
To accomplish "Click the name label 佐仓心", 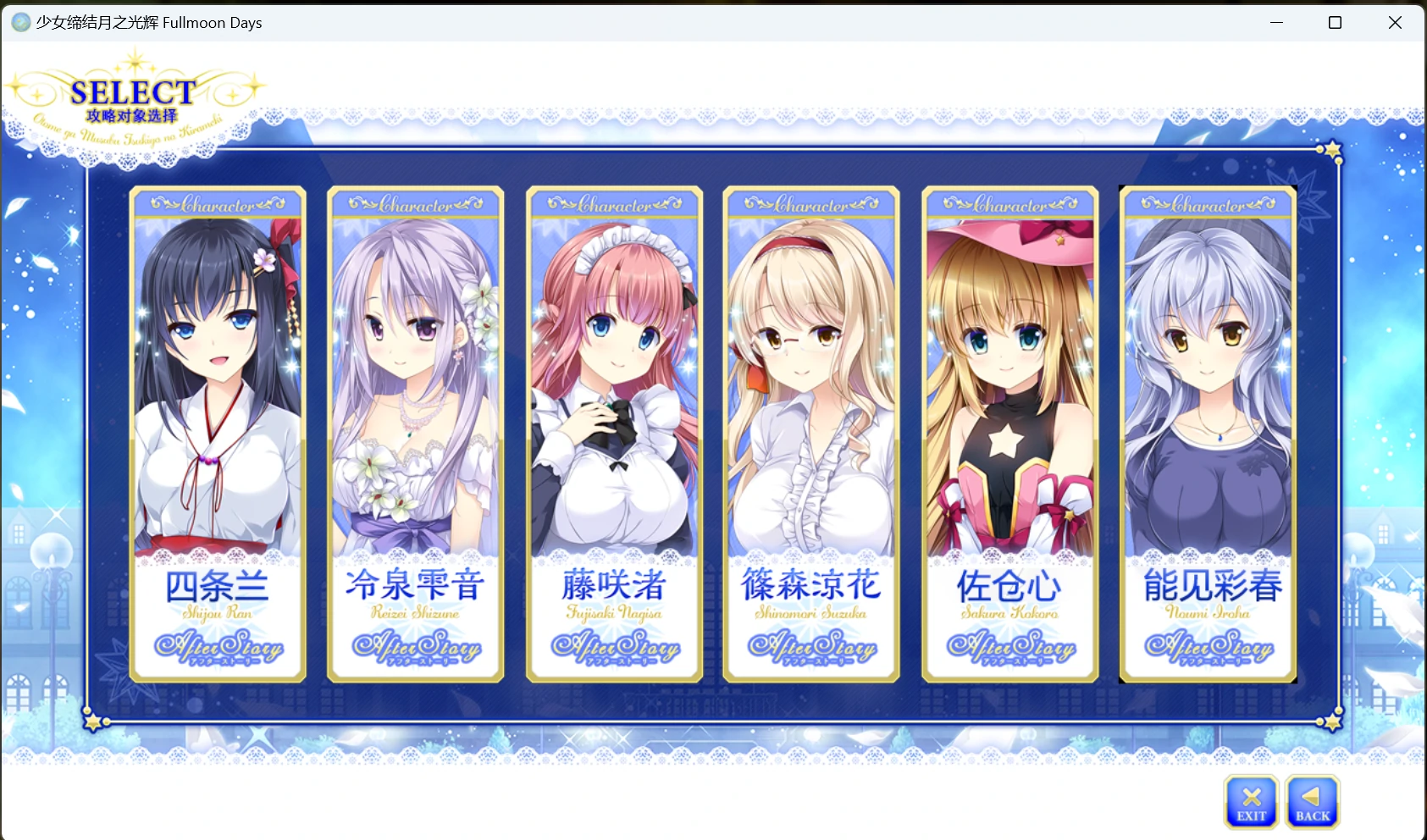I will [x=1009, y=586].
